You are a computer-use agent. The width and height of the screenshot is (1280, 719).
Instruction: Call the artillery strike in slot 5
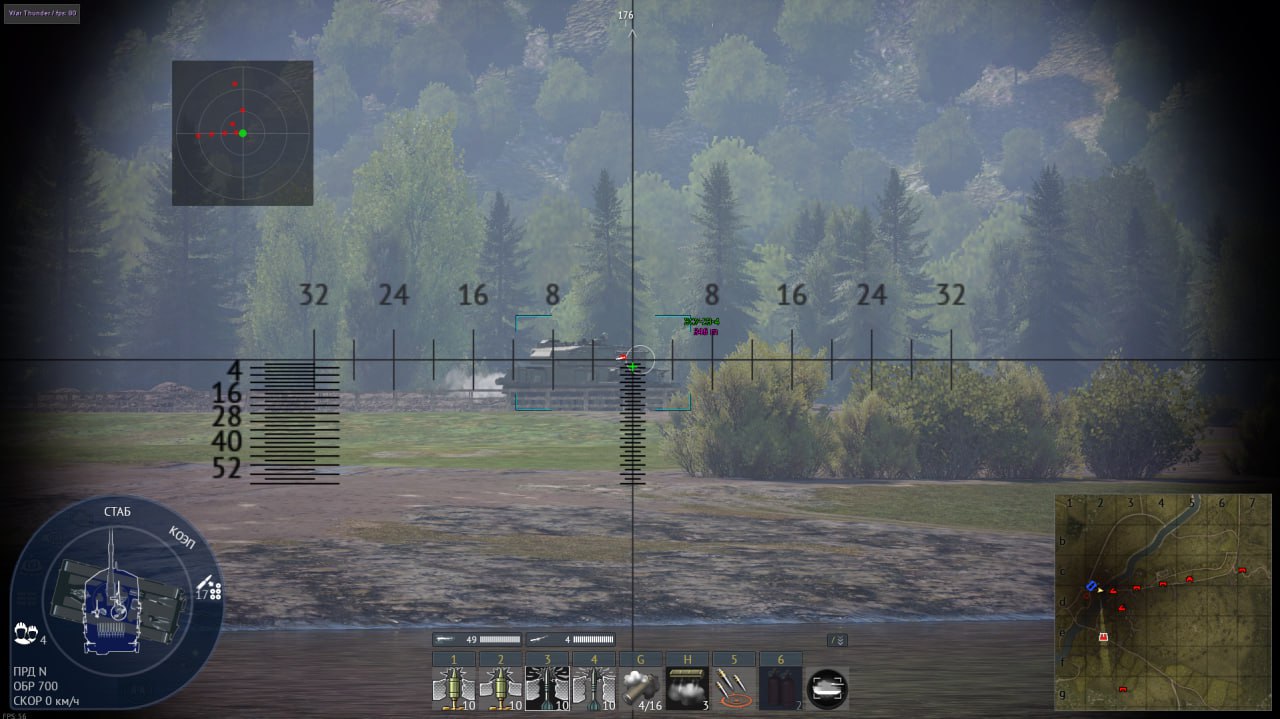[x=735, y=688]
